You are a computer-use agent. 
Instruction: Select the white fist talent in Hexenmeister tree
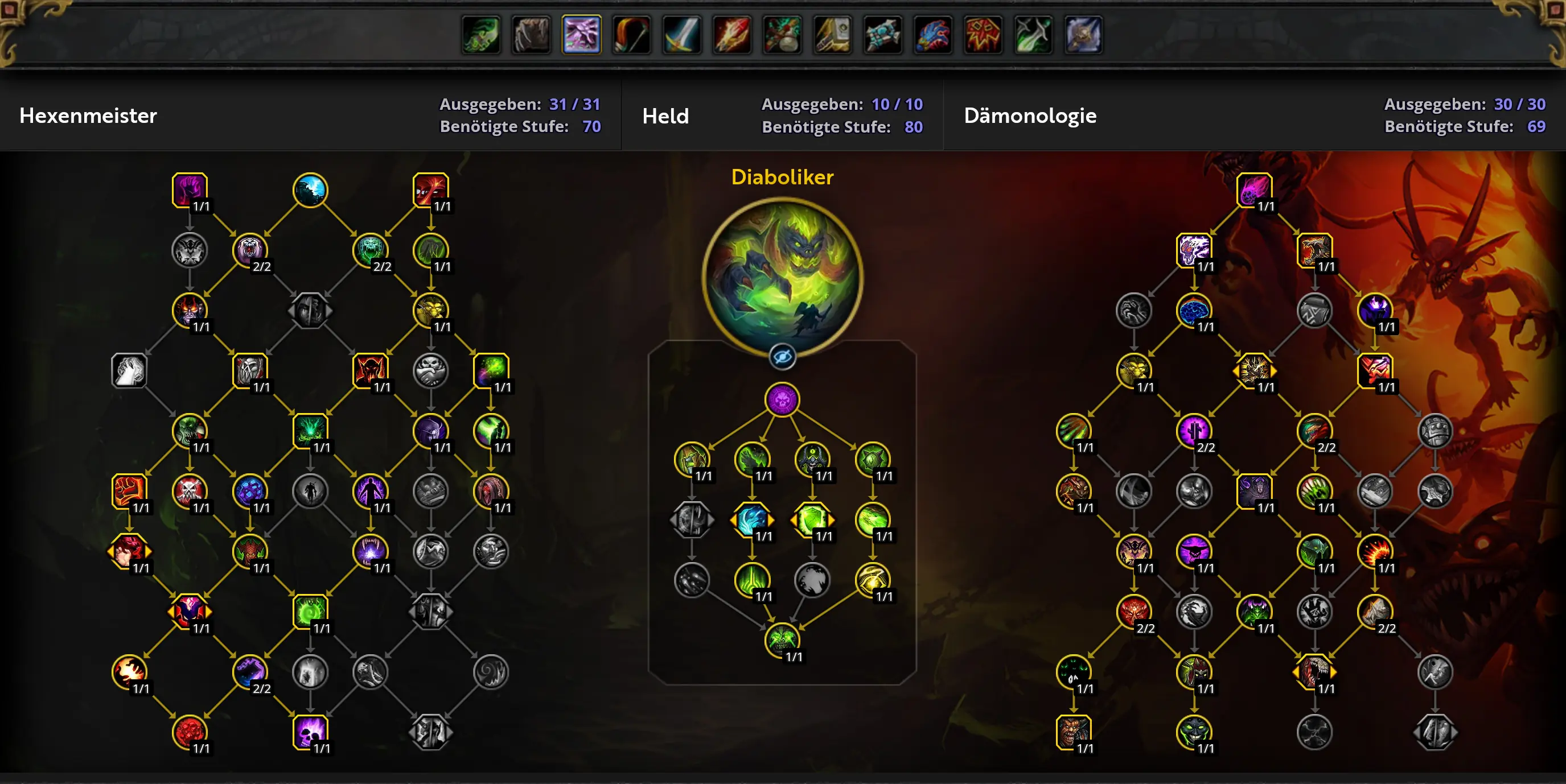[x=129, y=371]
